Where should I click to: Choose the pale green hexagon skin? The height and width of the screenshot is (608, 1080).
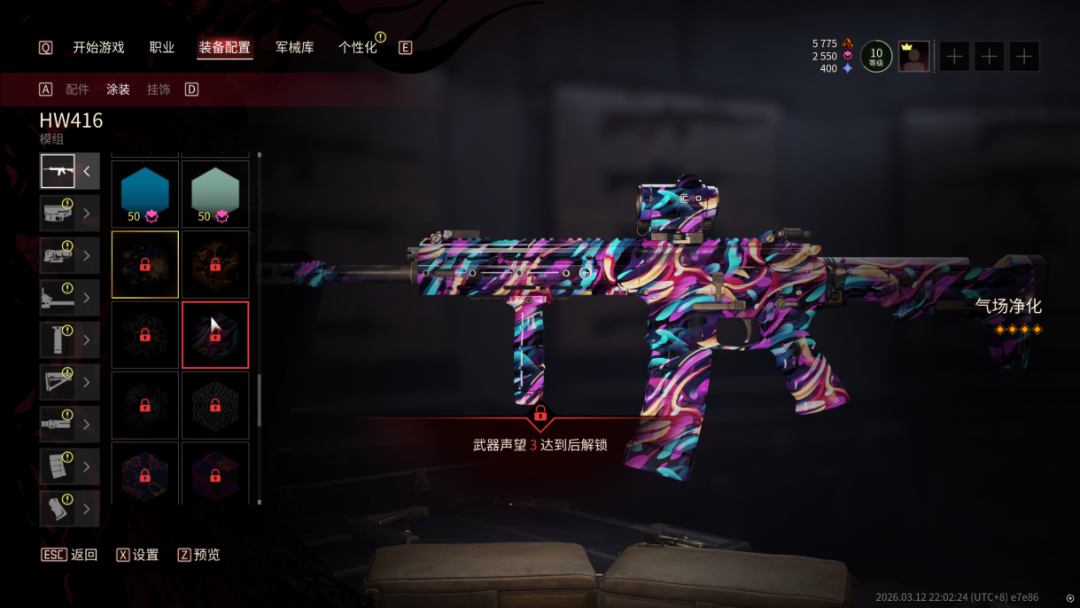(215, 194)
